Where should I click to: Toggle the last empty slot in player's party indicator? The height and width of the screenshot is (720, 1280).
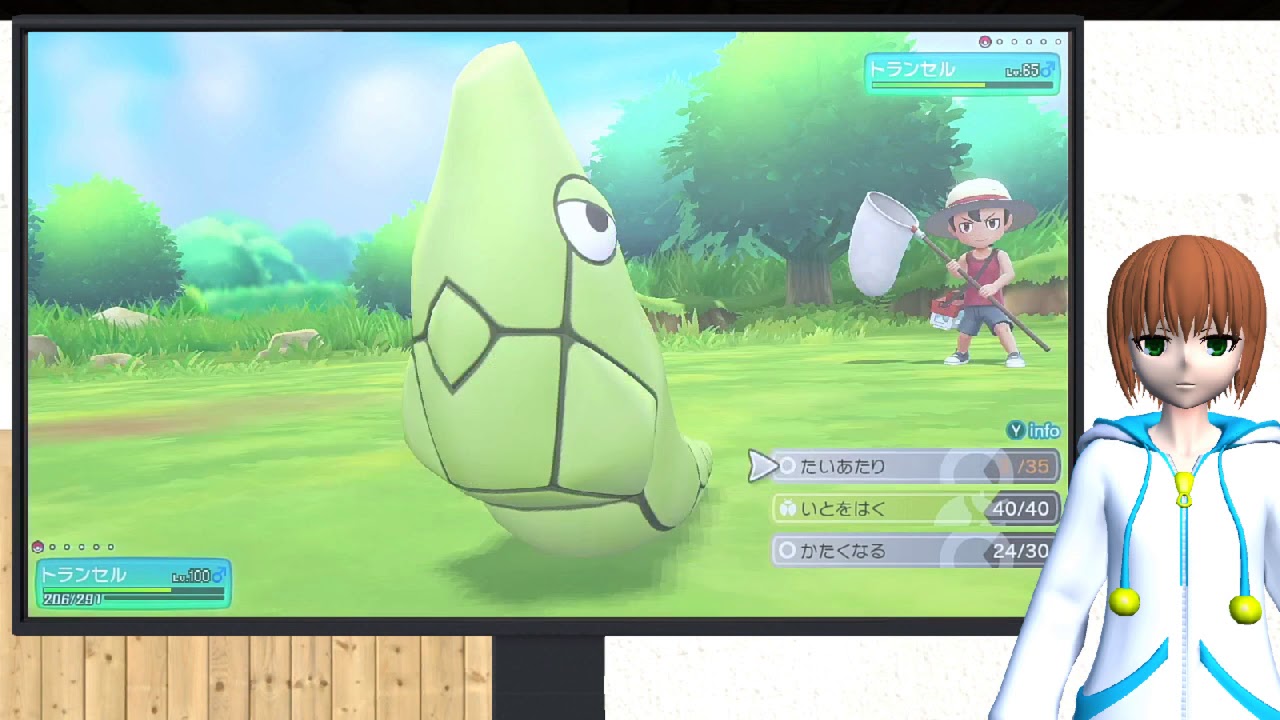click(110, 547)
